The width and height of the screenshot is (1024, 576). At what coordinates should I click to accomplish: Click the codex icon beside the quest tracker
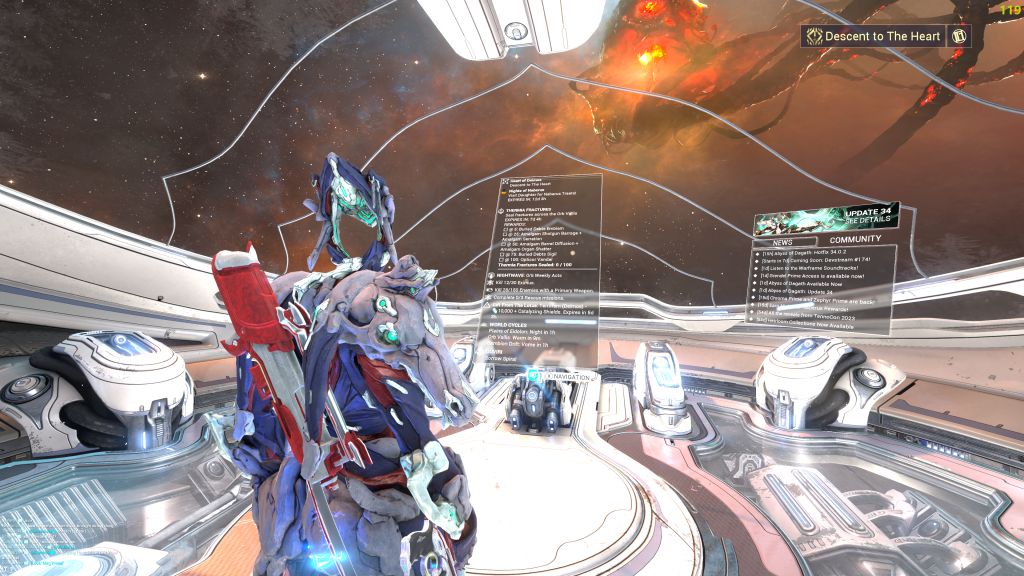click(958, 37)
